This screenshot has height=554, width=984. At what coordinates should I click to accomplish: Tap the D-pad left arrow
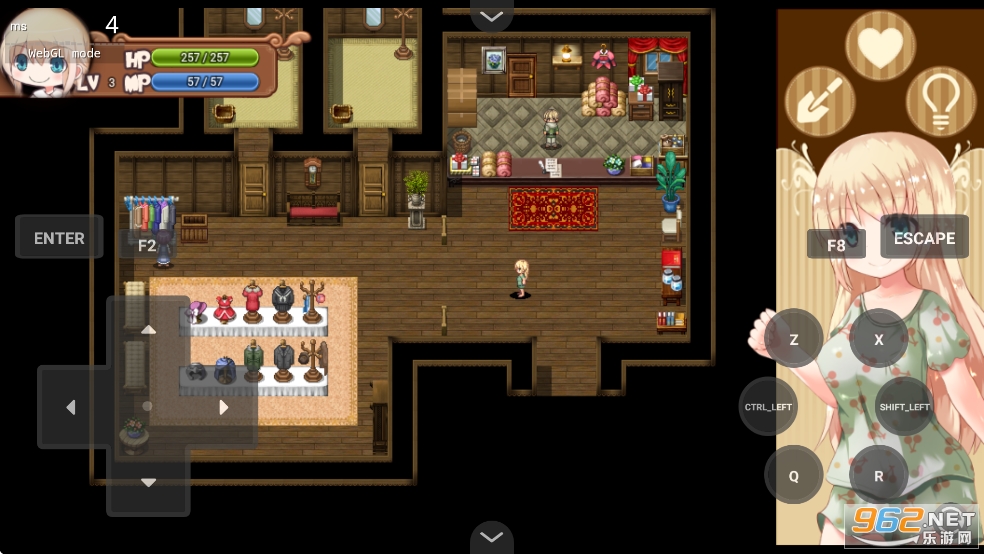(71, 407)
